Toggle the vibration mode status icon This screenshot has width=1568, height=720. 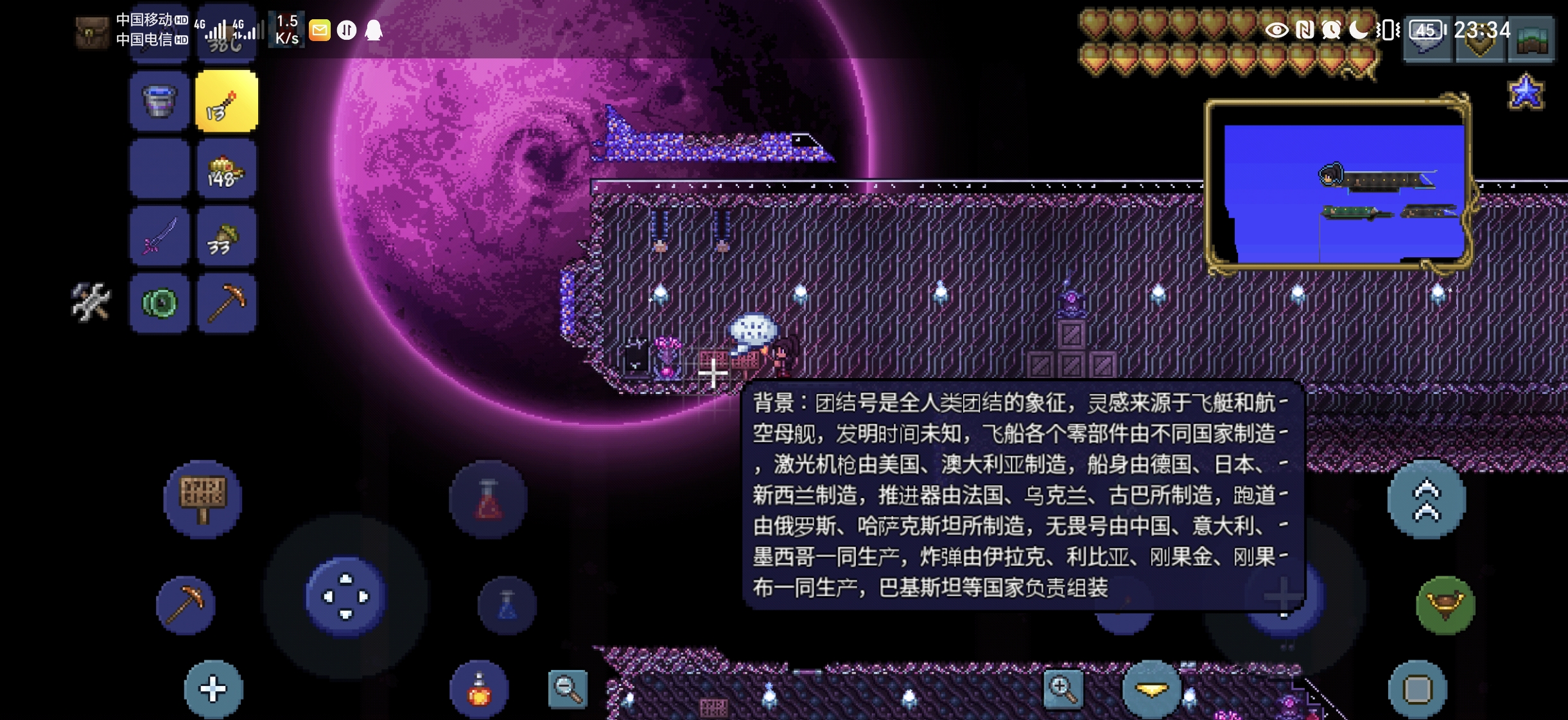click(x=1387, y=30)
